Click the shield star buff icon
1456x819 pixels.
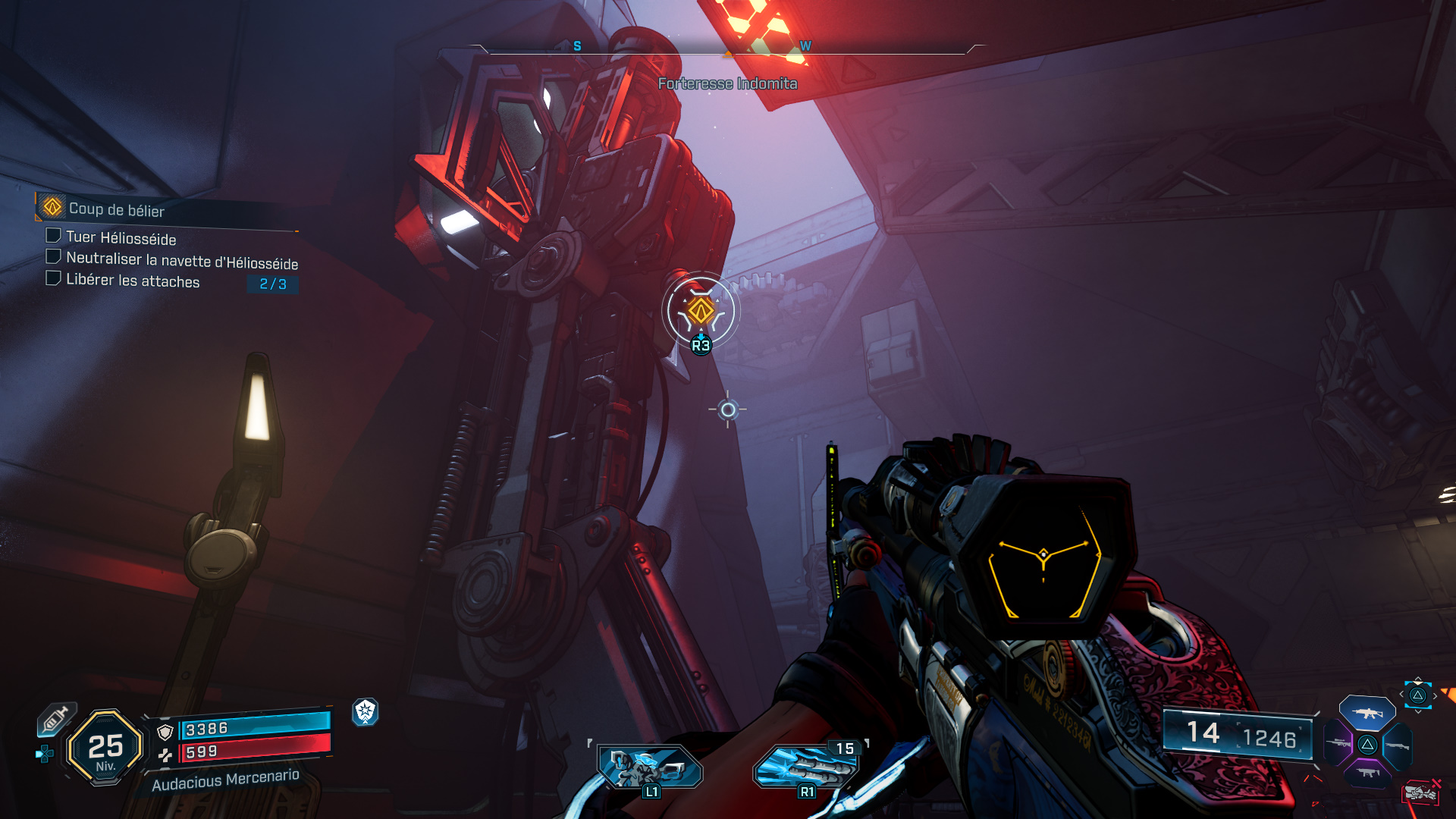click(x=366, y=711)
